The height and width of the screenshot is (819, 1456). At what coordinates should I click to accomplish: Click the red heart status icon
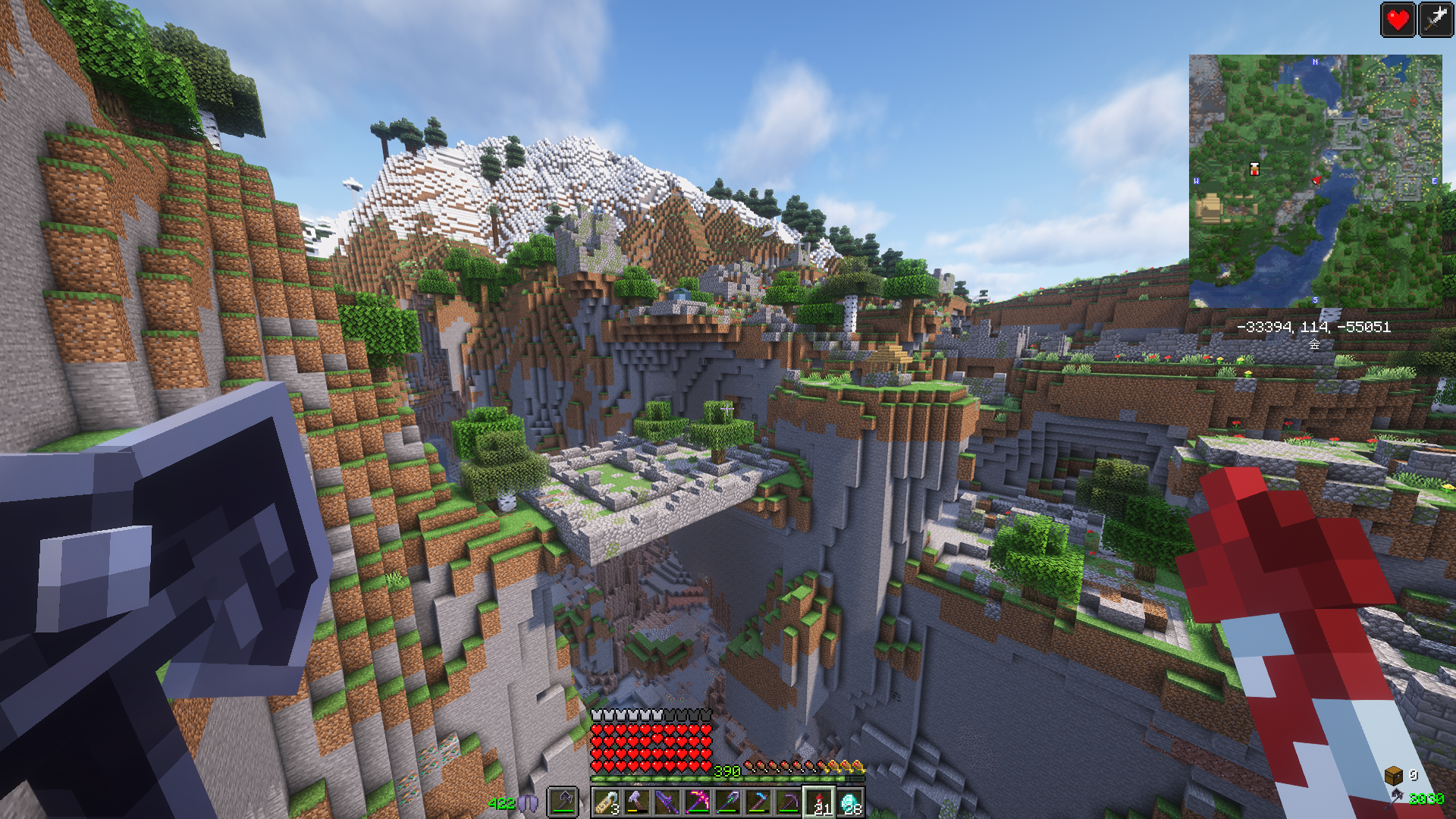pos(1398,20)
